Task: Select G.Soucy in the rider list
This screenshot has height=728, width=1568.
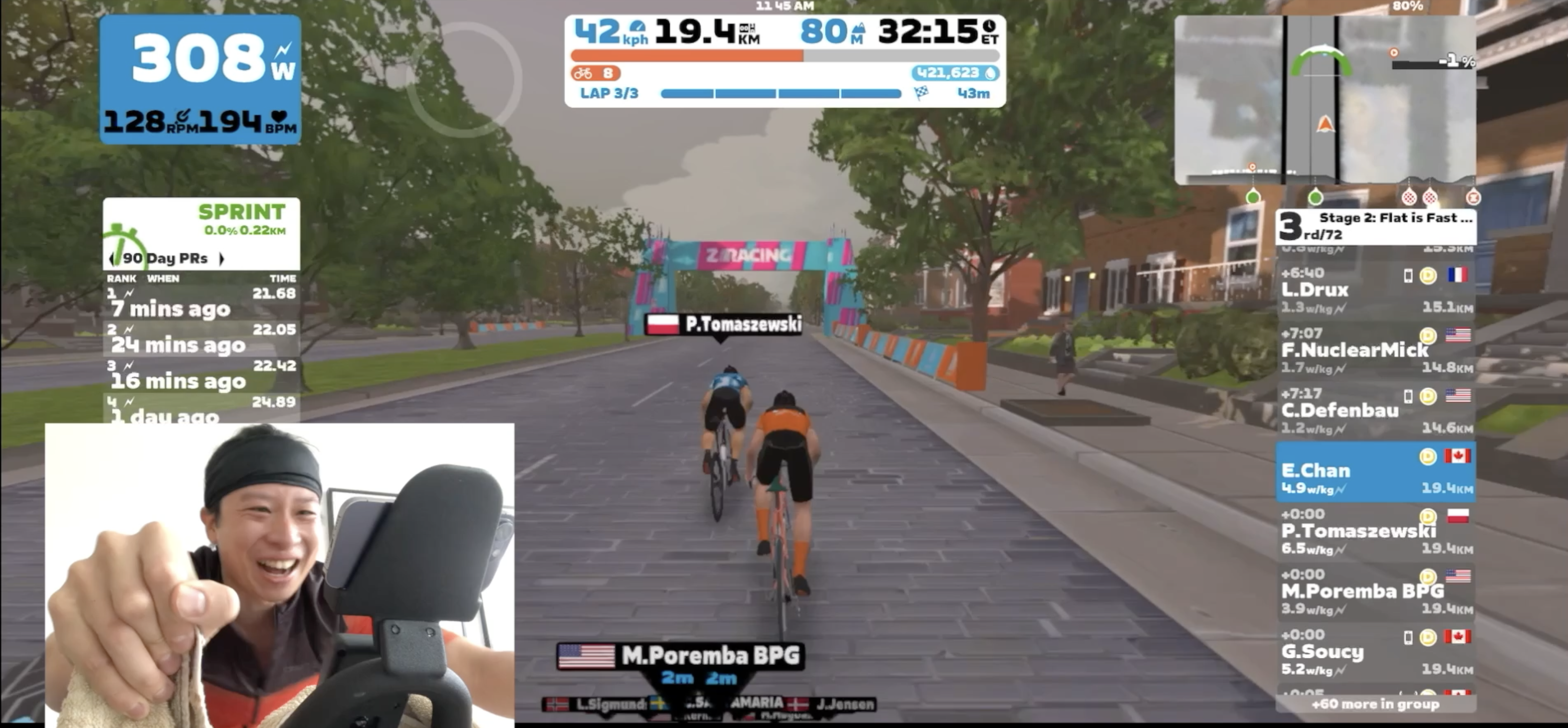Action: [1375, 652]
